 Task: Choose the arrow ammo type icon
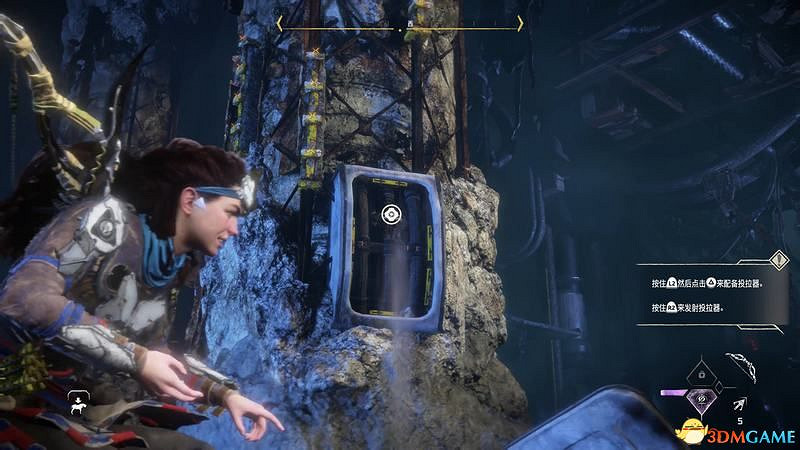coord(742,402)
